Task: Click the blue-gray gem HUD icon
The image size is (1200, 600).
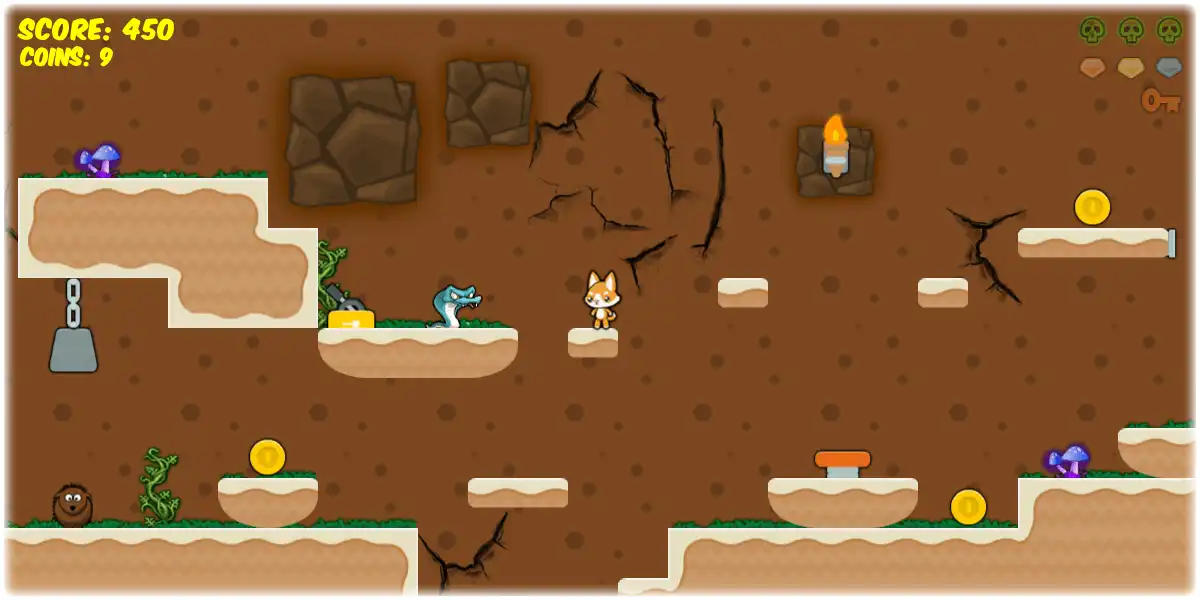Action: (1169, 68)
